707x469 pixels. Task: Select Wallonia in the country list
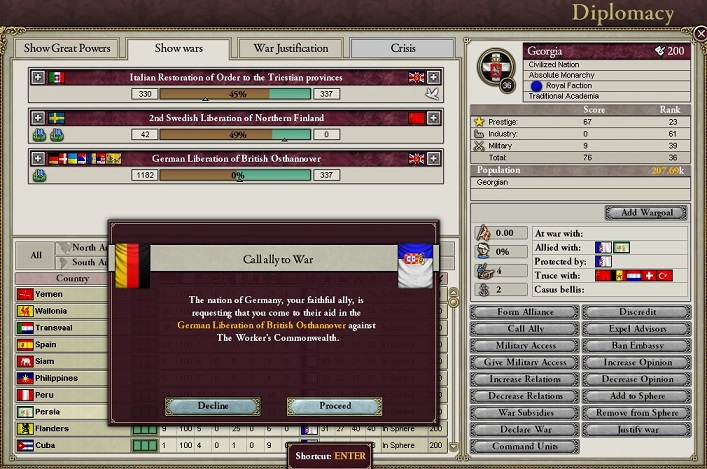(53, 311)
